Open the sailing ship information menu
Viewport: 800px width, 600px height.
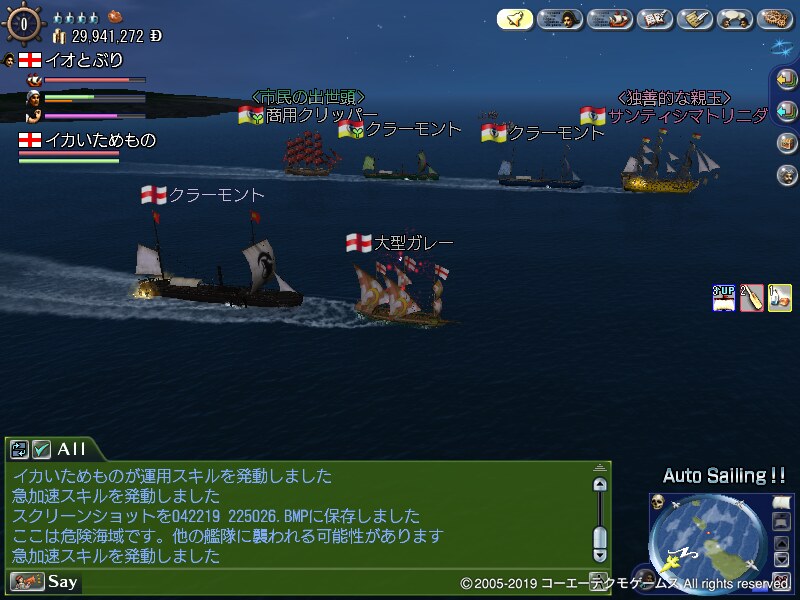610,19
